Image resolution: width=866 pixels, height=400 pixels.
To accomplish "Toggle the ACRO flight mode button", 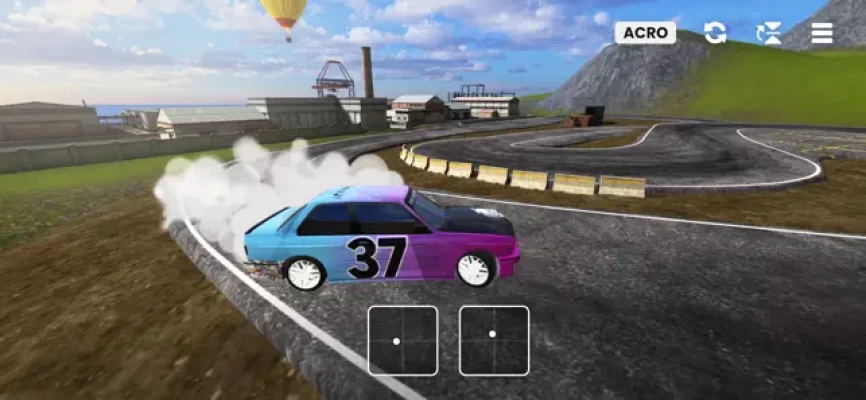I will click(x=645, y=33).
